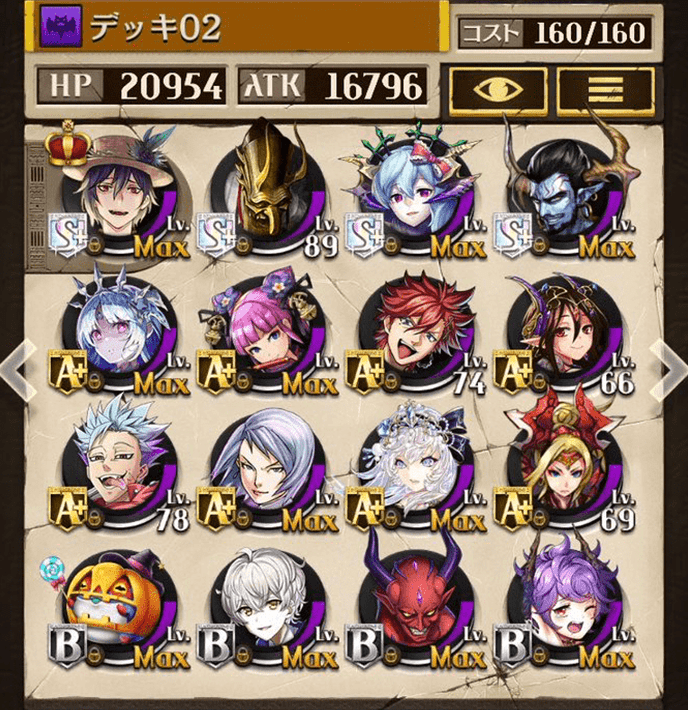
Task: Choose the golden helmet knight card
Action: point(268,193)
